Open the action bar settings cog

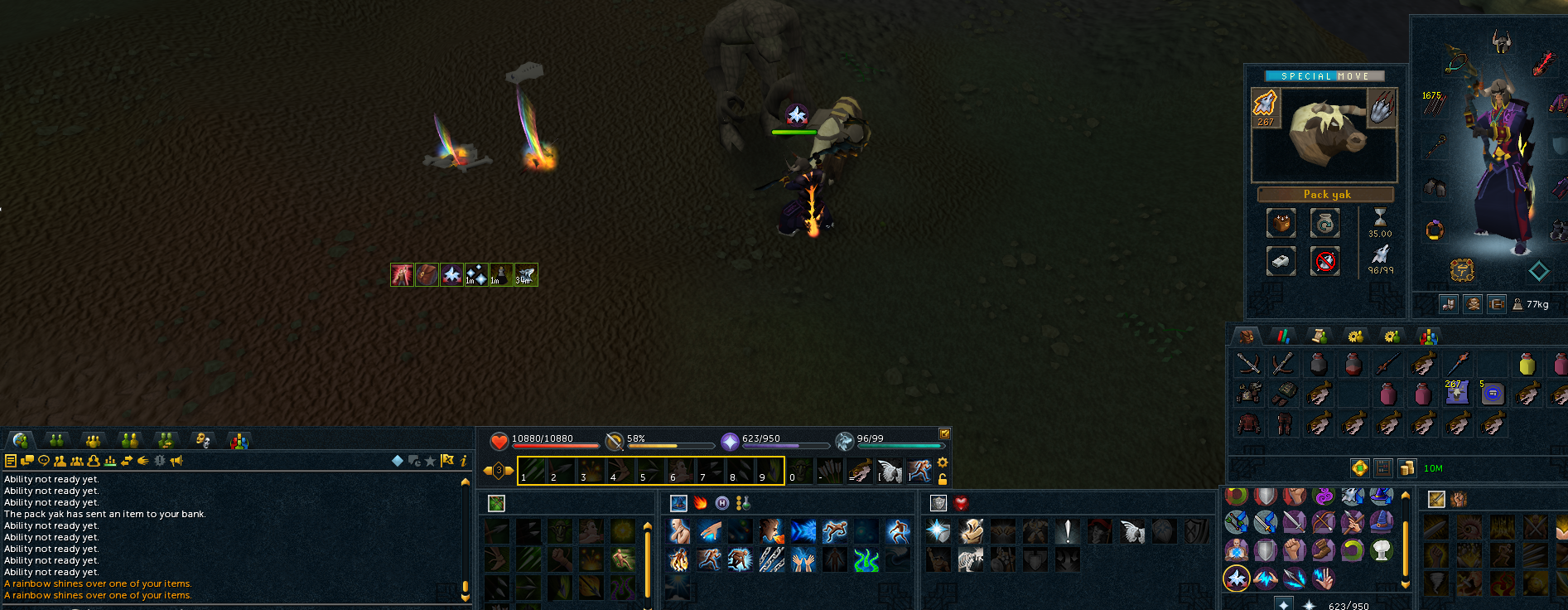click(x=944, y=463)
